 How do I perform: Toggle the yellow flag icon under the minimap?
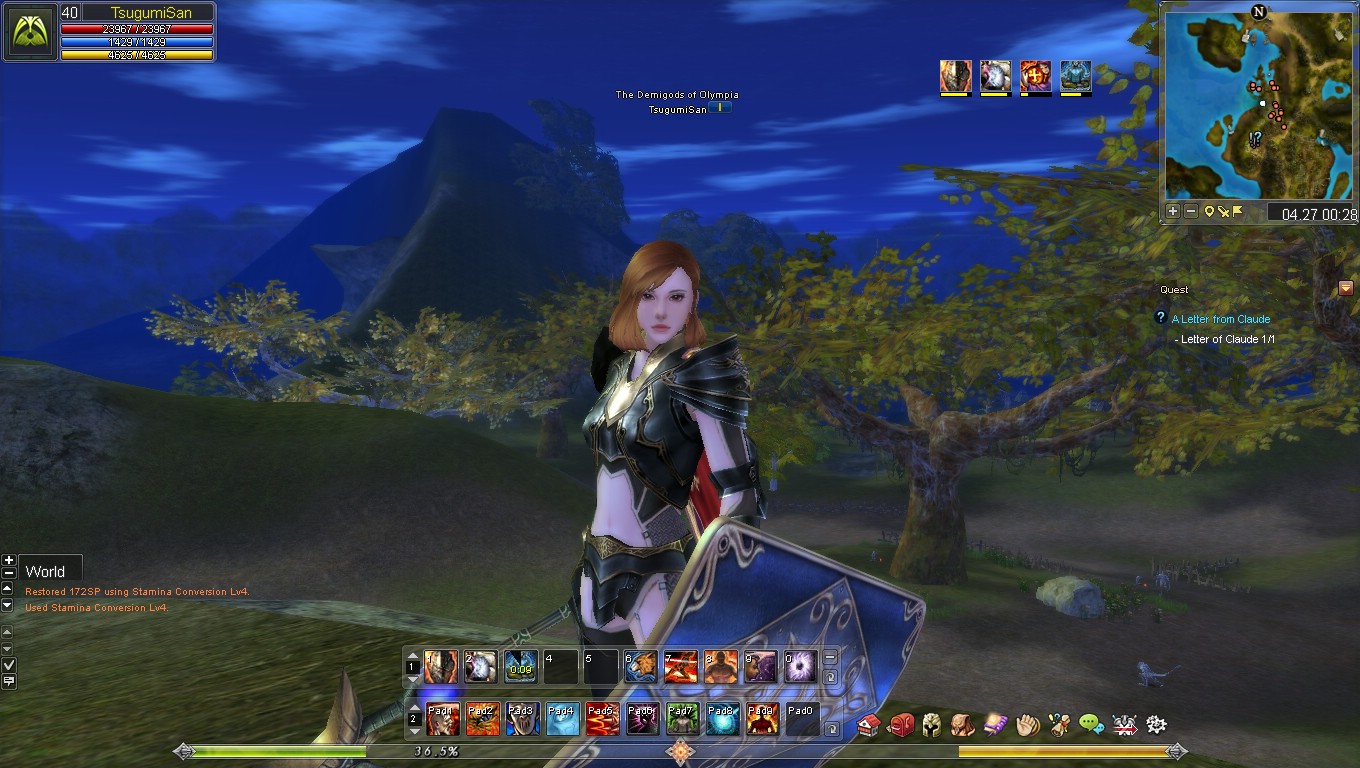coord(1237,211)
